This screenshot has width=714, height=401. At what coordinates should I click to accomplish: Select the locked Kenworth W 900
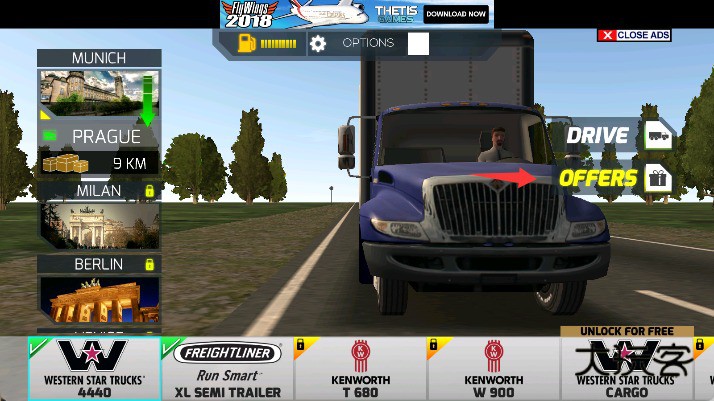493,368
